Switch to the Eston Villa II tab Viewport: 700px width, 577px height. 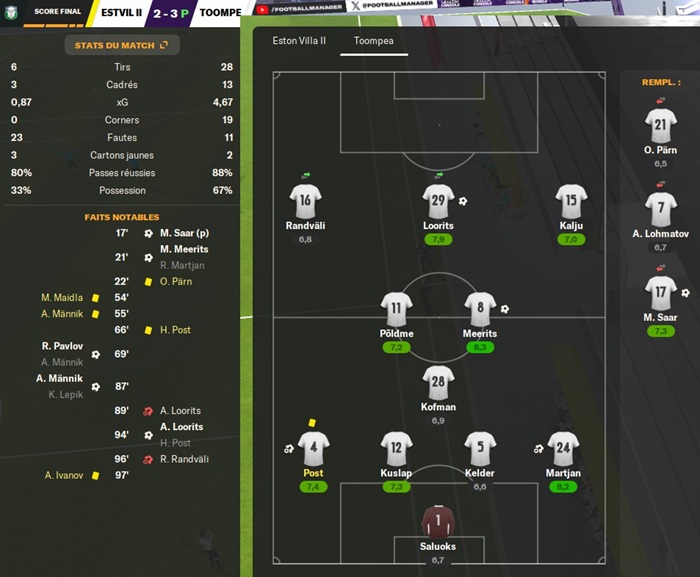tap(298, 43)
